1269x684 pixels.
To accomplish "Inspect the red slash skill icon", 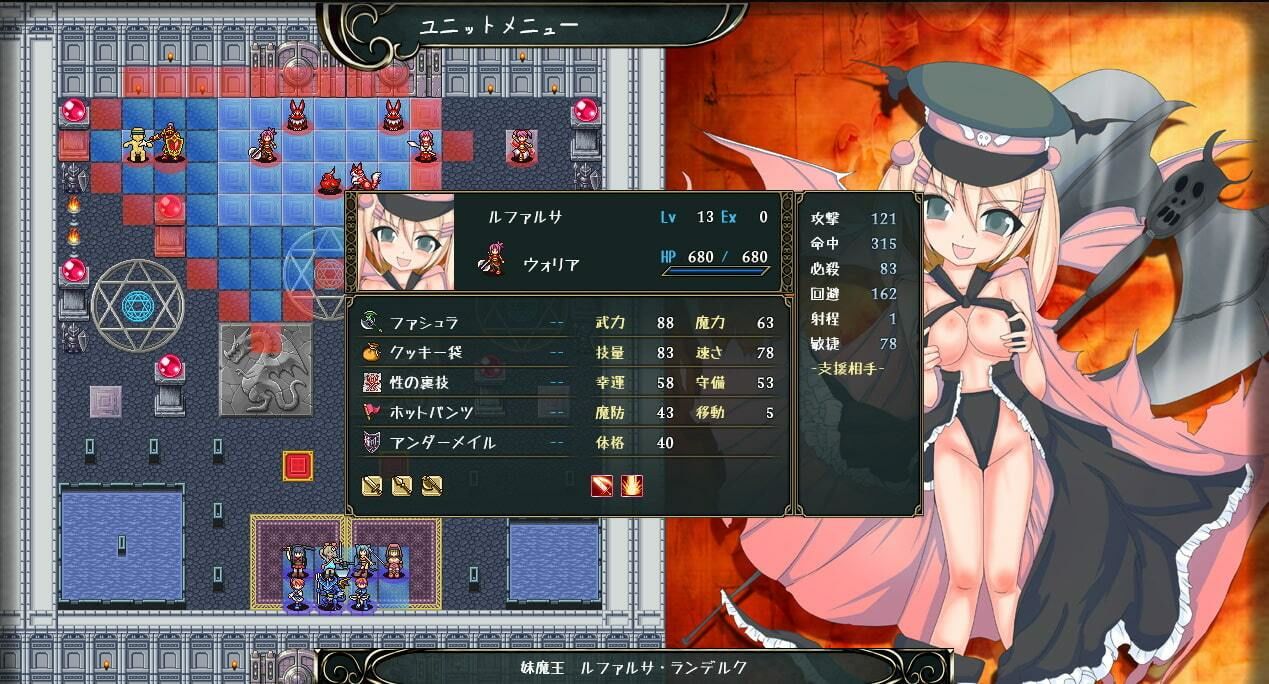I will coord(602,486).
